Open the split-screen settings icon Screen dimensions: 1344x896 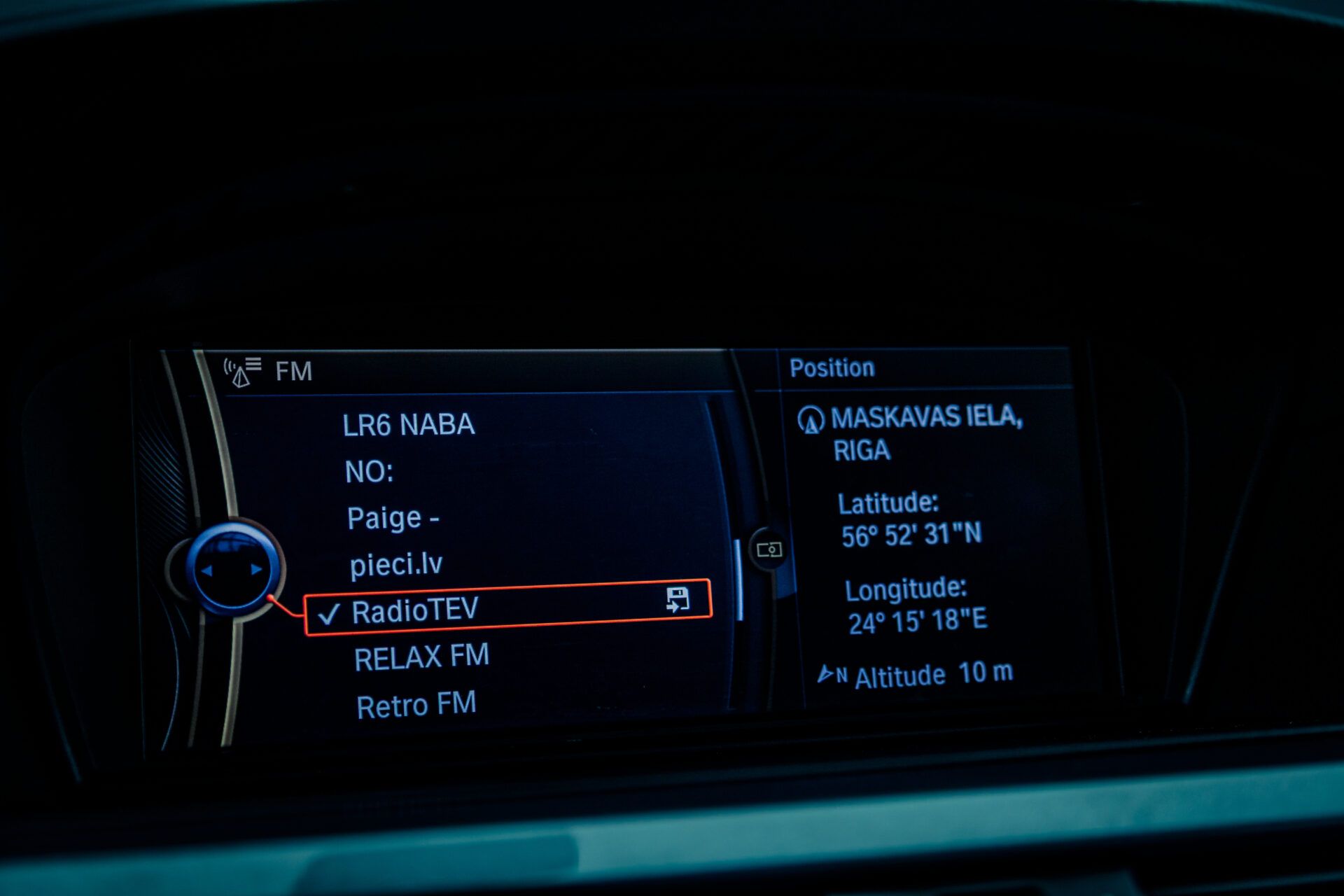coord(769,549)
